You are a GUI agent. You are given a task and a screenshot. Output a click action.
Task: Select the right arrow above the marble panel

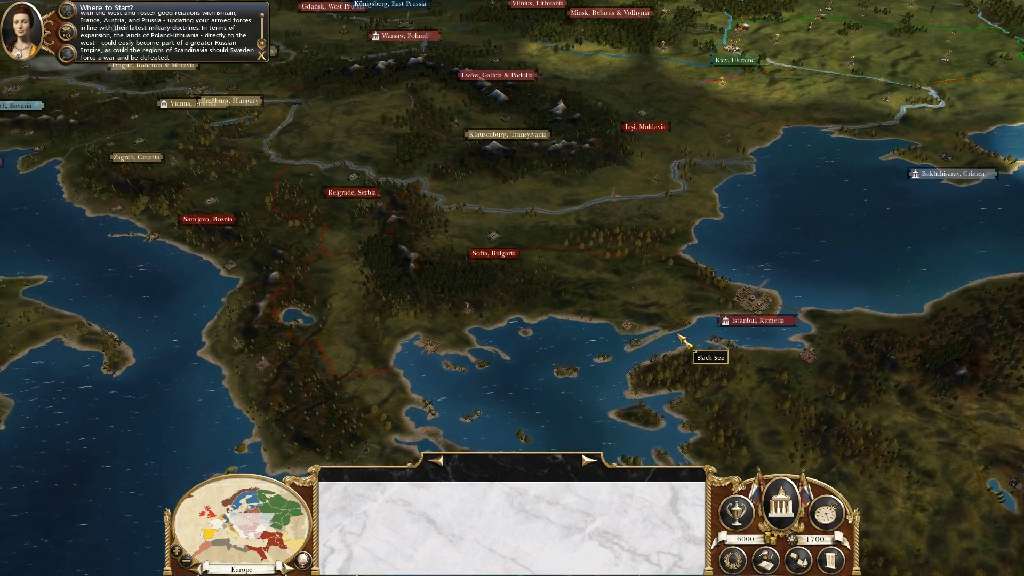coord(589,461)
